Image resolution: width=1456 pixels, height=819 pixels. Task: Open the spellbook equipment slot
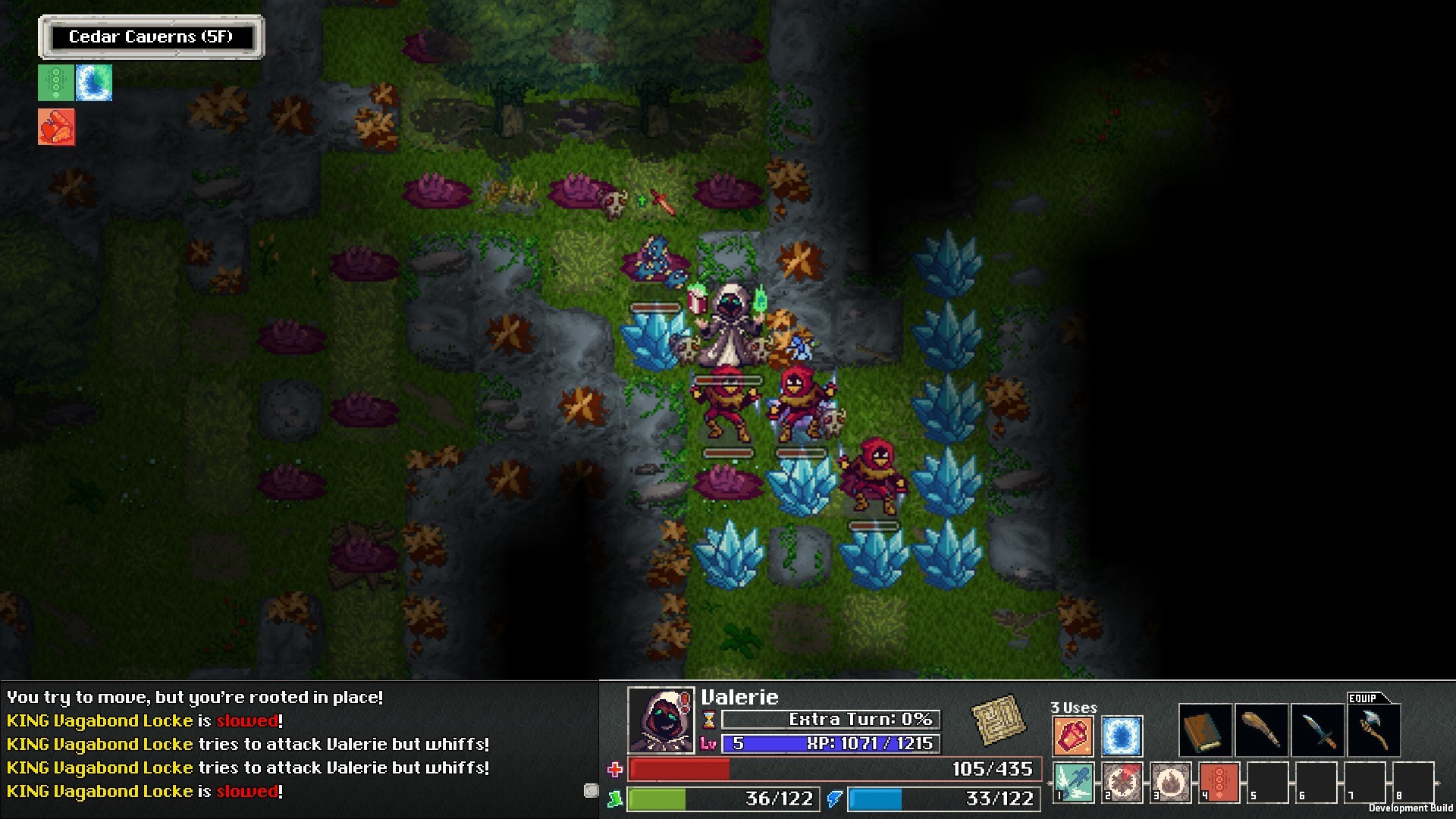click(1206, 730)
